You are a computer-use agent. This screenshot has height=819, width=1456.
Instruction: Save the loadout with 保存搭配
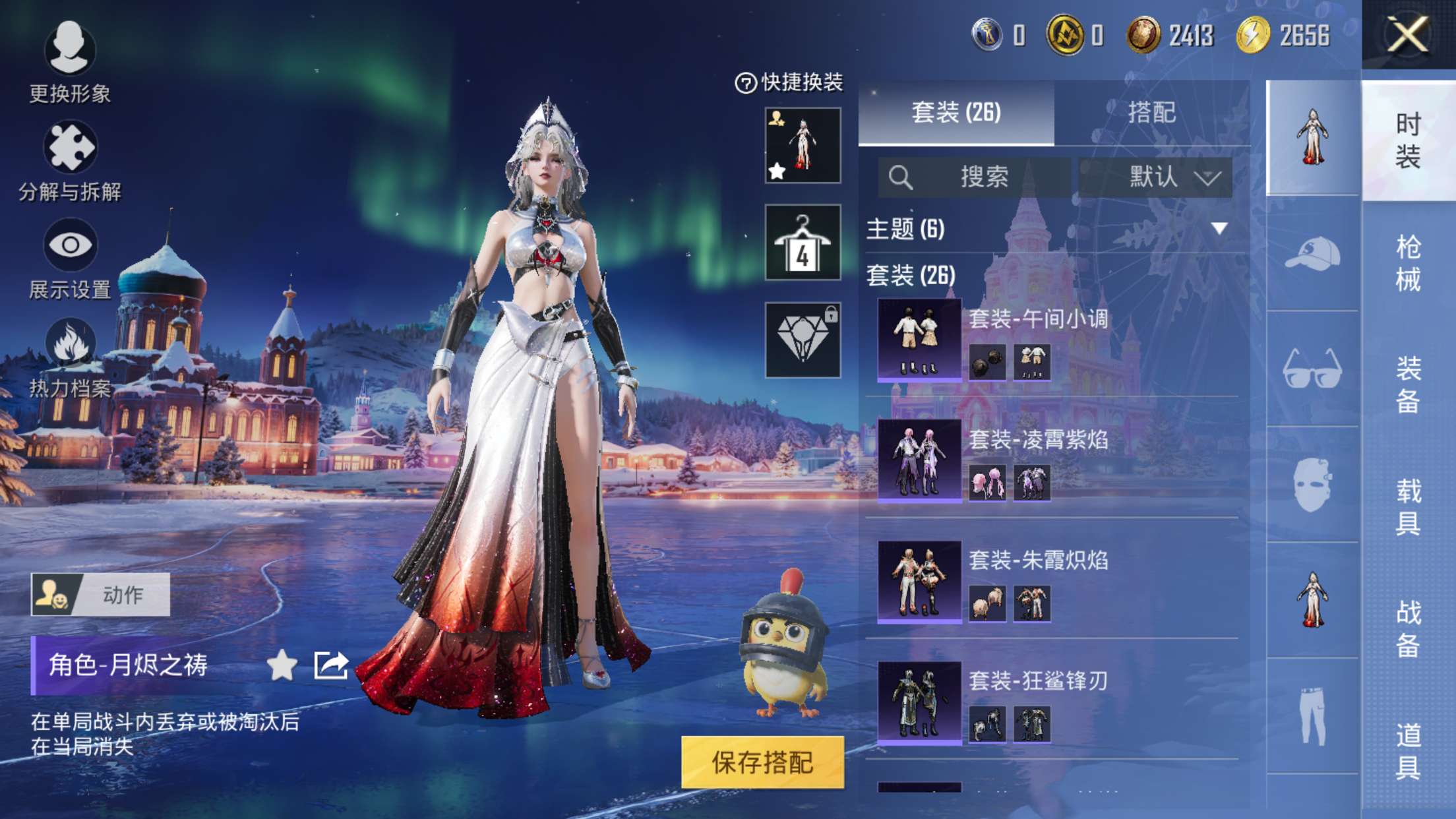(762, 762)
